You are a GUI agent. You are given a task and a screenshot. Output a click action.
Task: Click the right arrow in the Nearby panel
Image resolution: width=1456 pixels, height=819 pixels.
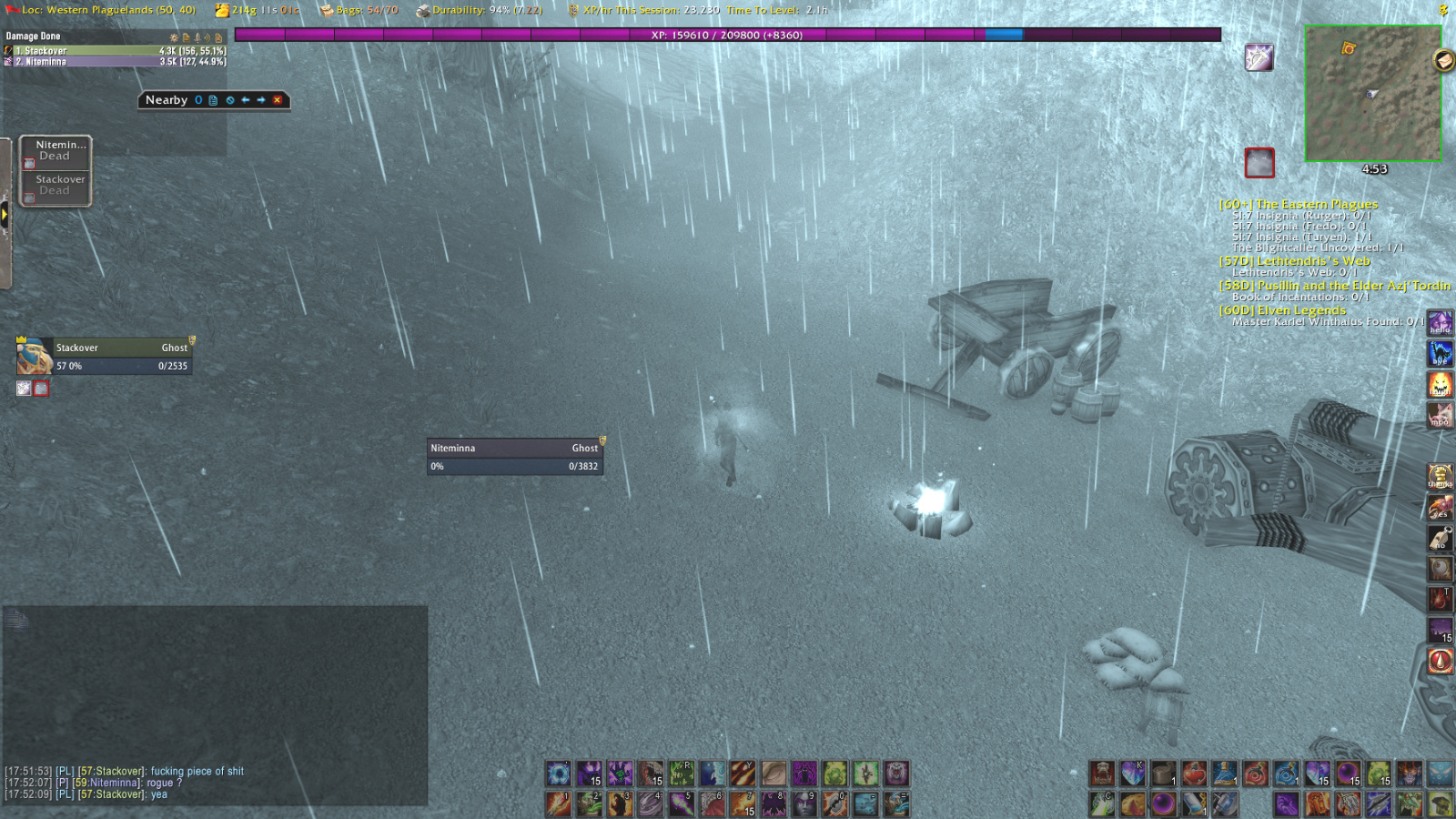click(262, 100)
